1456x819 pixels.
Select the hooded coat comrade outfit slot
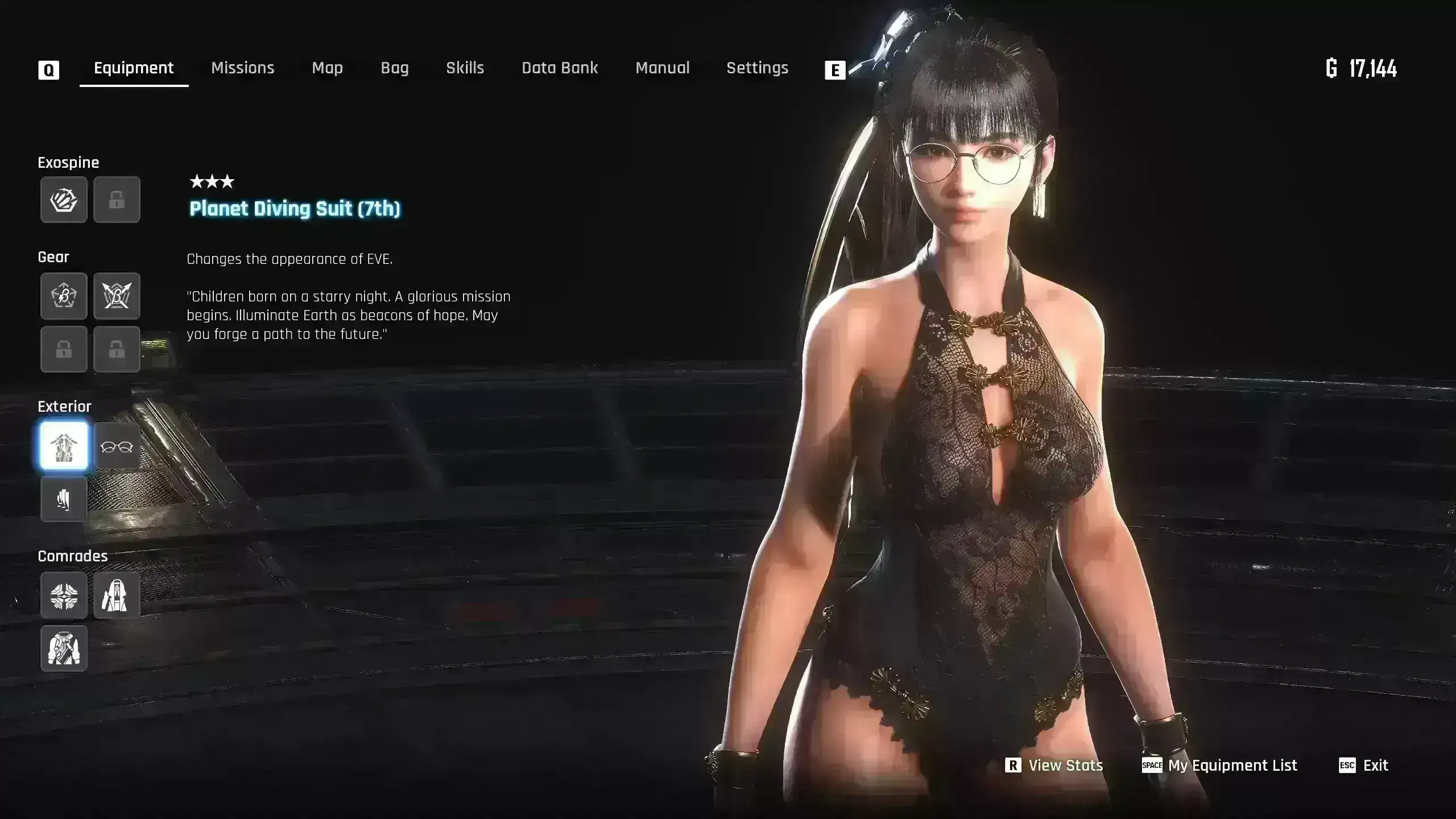(x=117, y=595)
